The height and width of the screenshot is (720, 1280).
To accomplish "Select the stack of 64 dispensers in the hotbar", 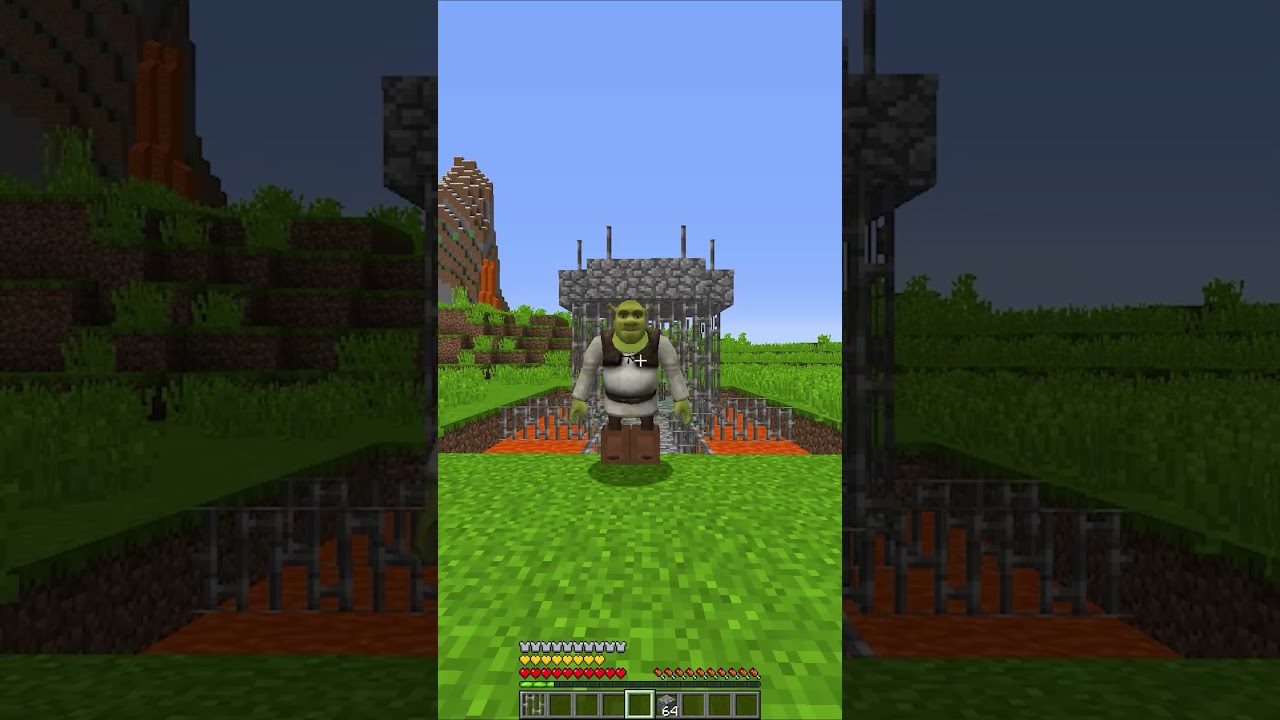I will point(667,701).
